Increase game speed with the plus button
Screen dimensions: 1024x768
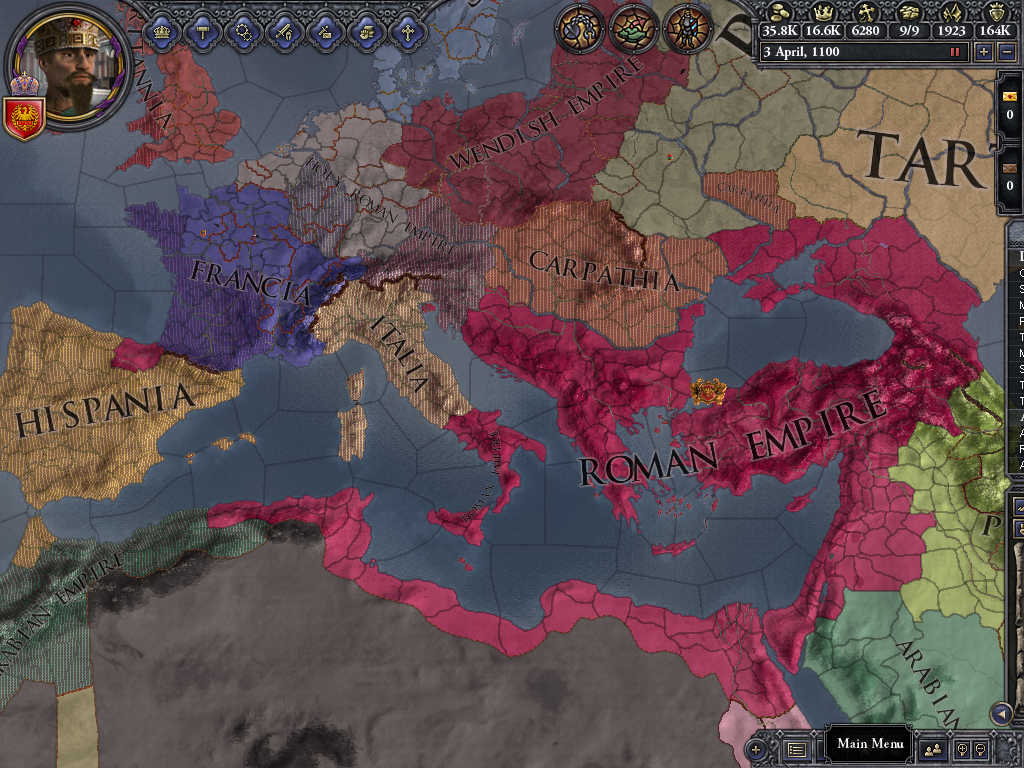(x=984, y=52)
